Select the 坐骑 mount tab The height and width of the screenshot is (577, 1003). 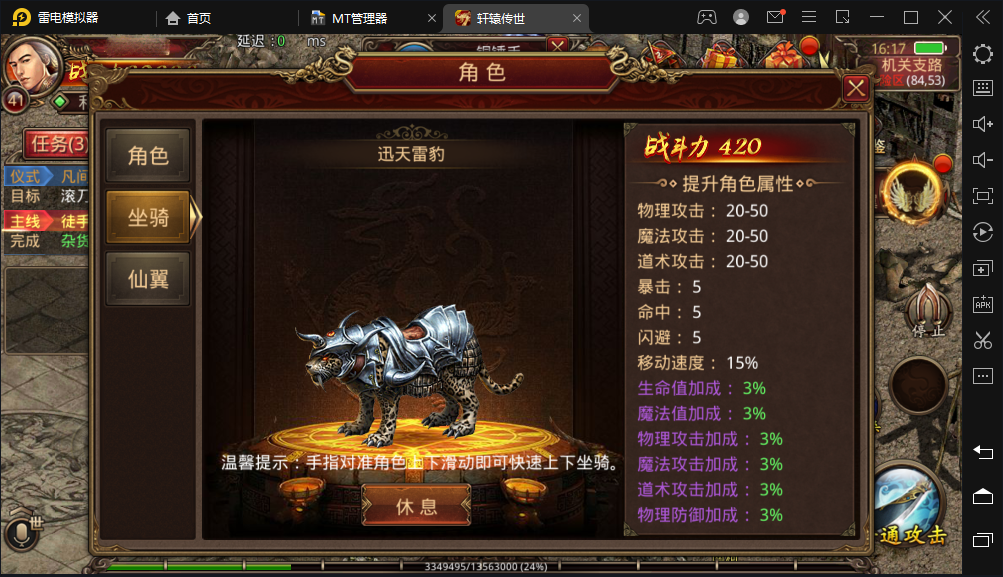coord(148,217)
